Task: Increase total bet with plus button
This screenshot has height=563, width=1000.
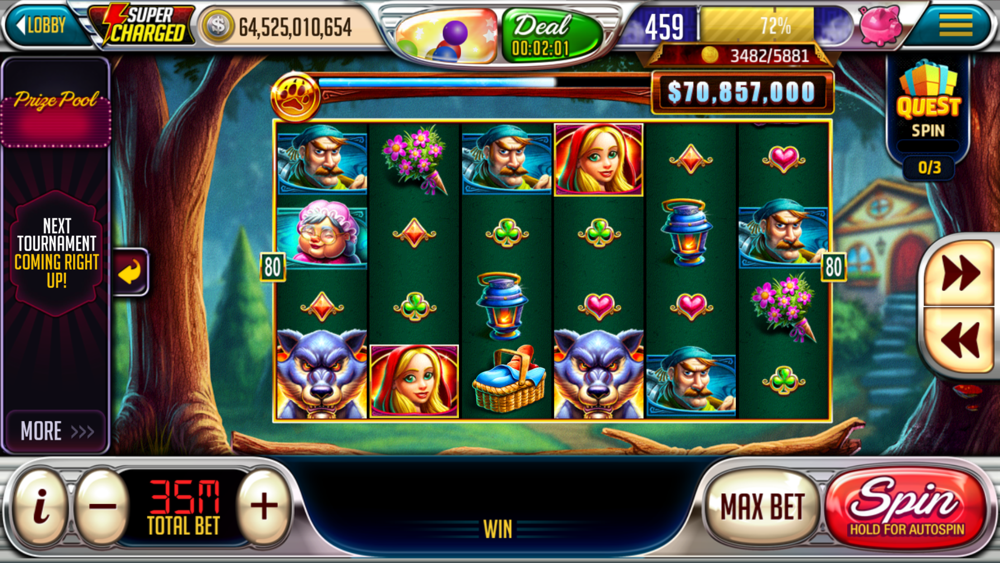Action: tap(264, 506)
